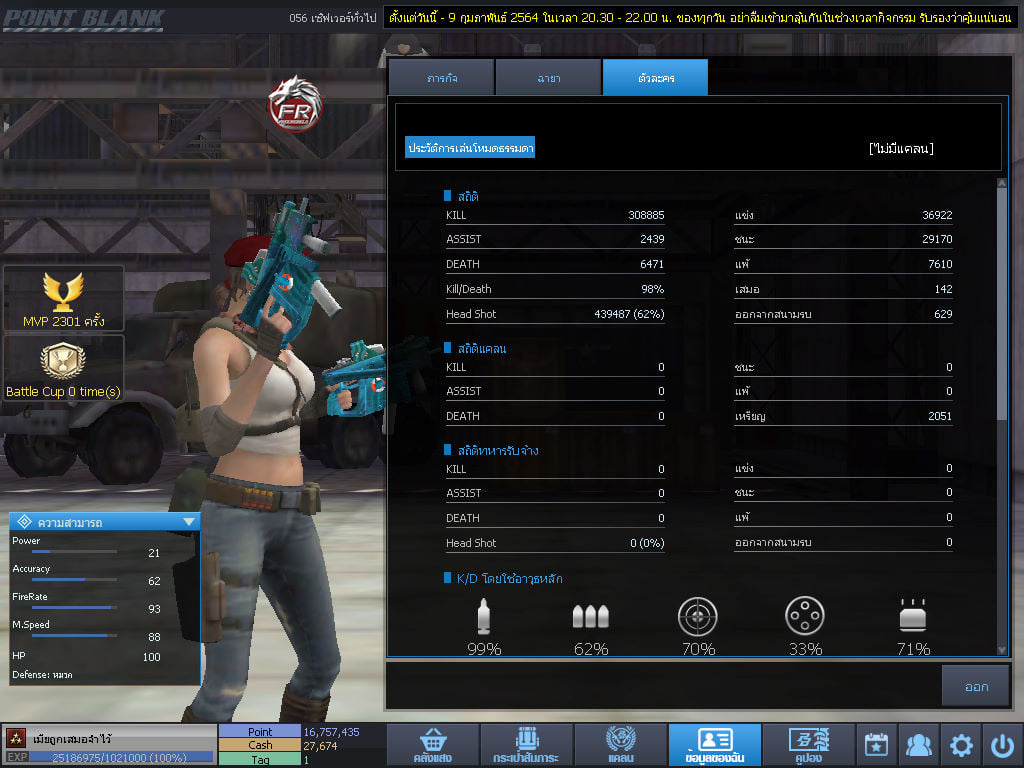Show the friends list icon
Viewport: 1024px width, 768px height.
pyautogui.click(x=918, y=745)
